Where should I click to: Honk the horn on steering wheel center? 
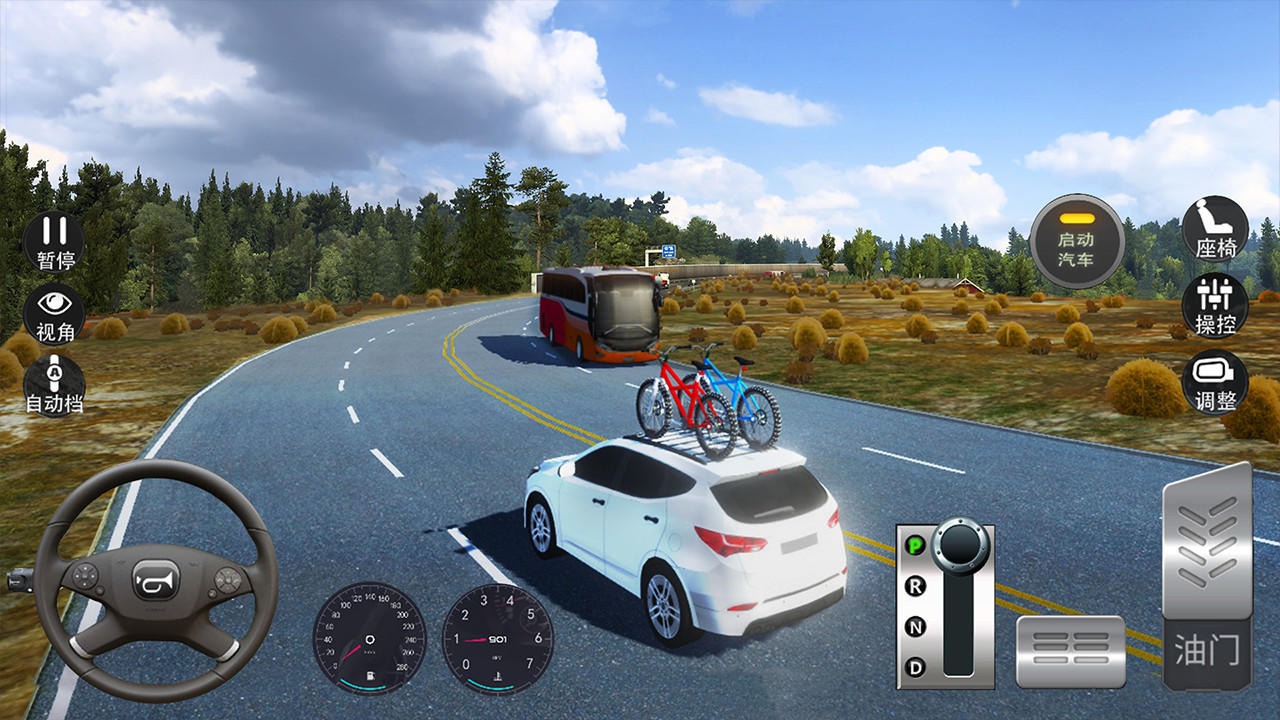point(156,580)
